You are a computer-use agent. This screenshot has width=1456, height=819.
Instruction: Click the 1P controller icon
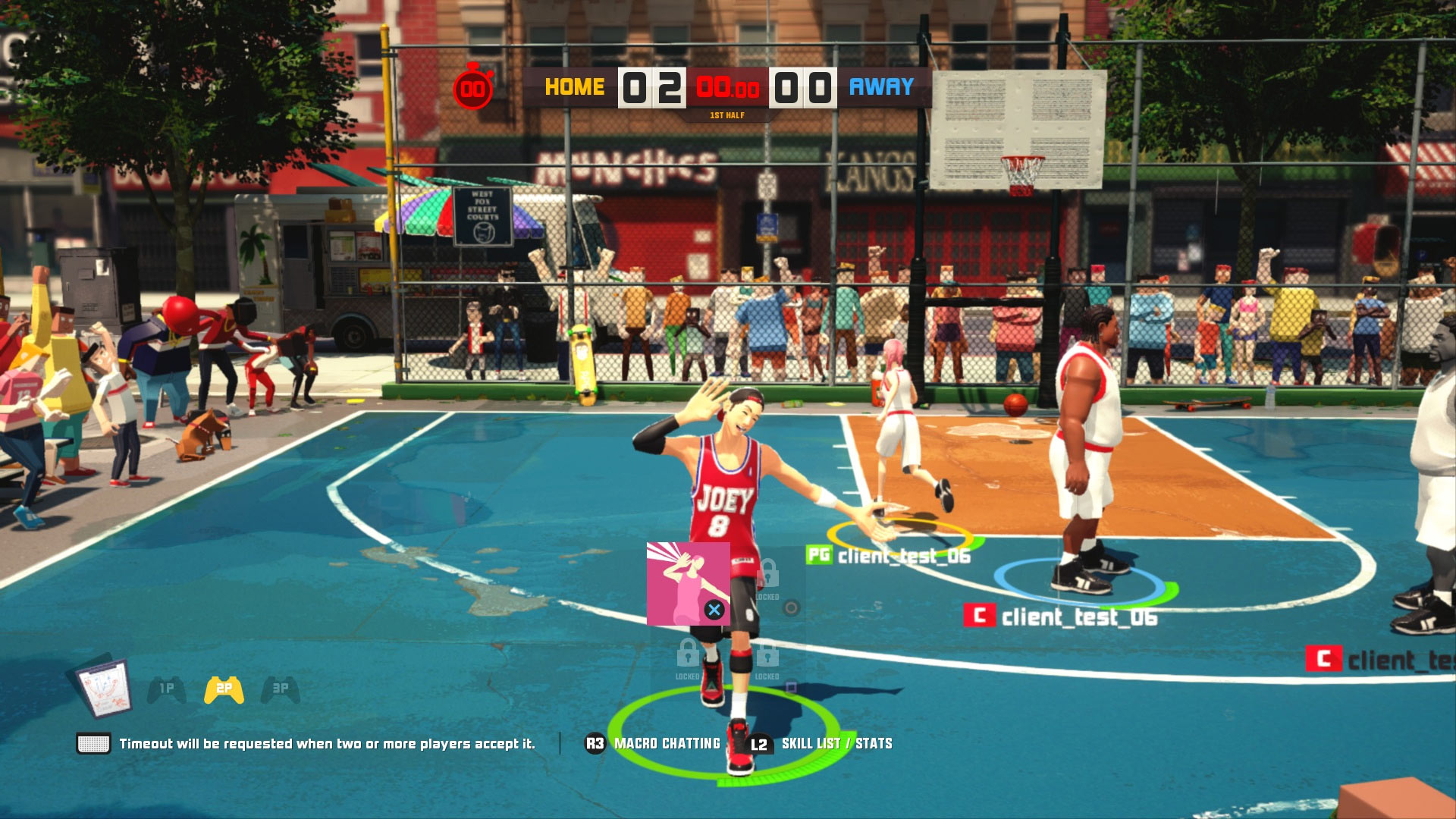coord(167,689)
